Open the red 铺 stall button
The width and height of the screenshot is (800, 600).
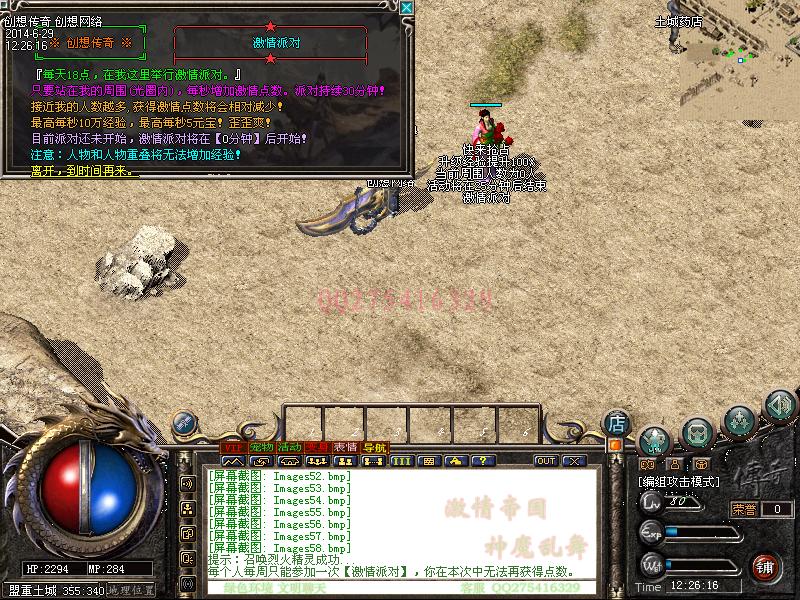pyautogui.click(x=766, y=566)
